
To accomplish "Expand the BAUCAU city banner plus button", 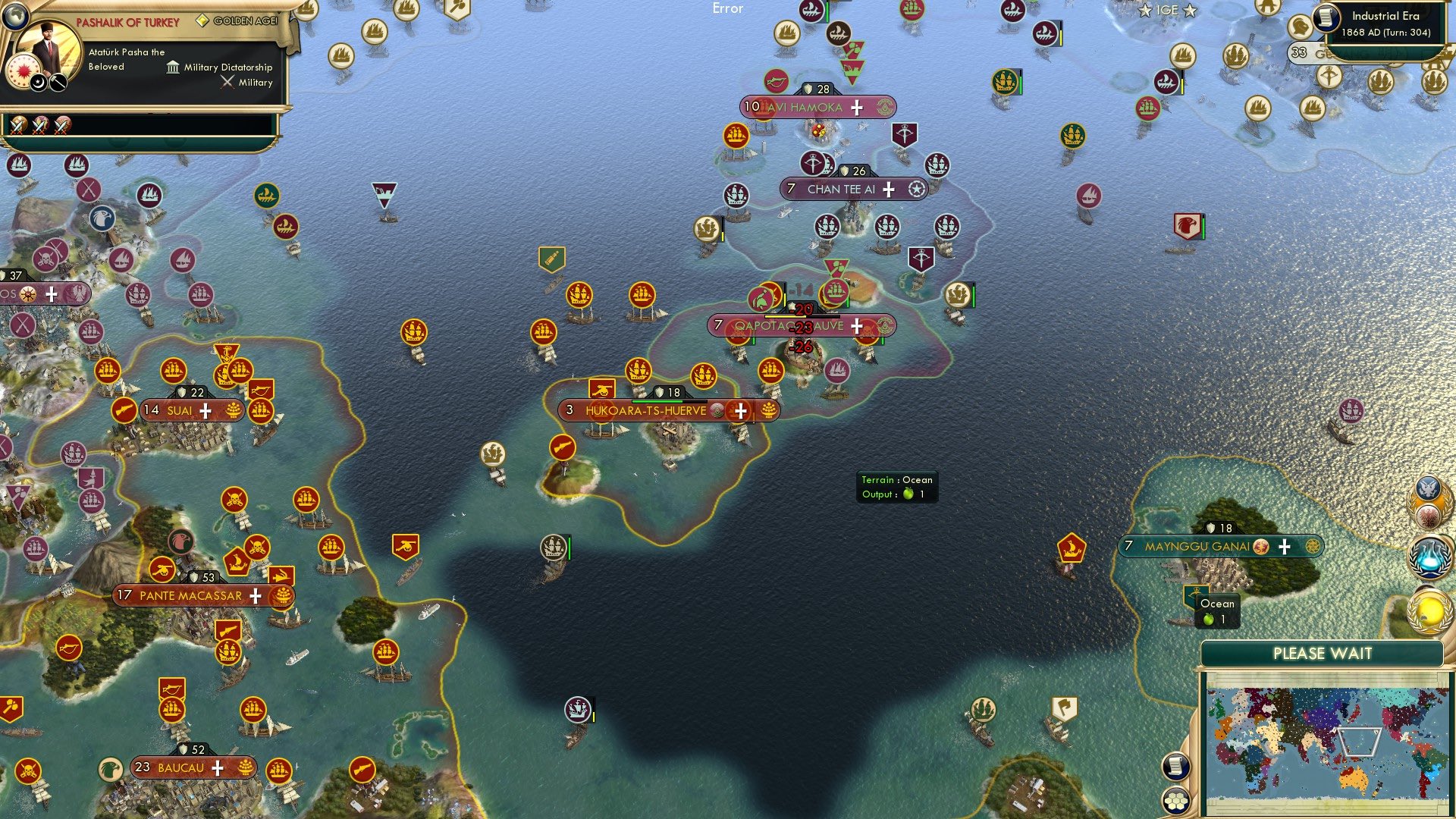I will [x=217, y=767].
